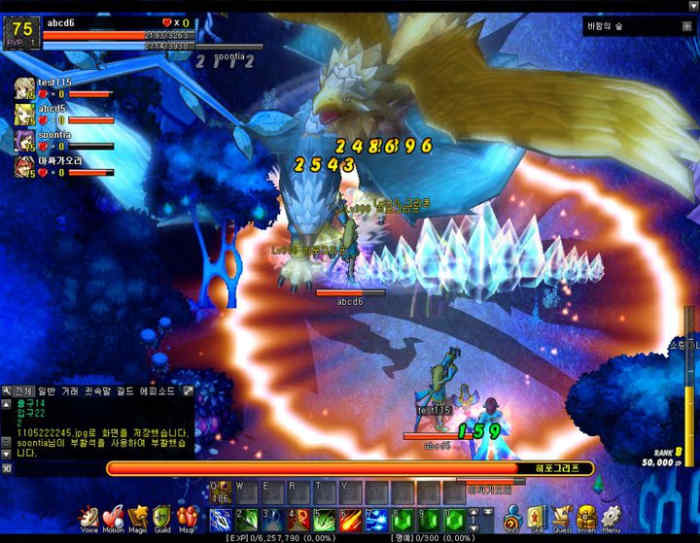Open the Inven treasure chest icon
700x543 pixels.
coord(586,517)
